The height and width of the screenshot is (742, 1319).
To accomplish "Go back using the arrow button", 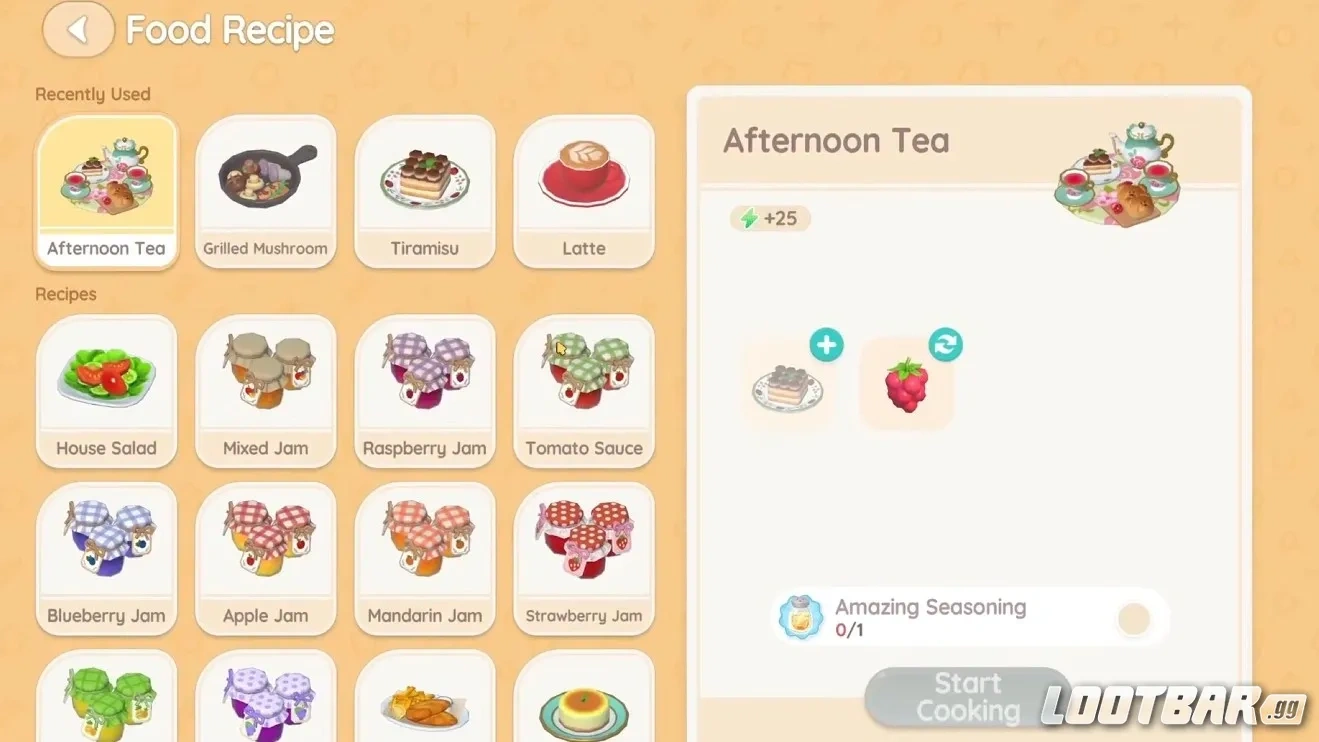I will click(x=78, y=30).
